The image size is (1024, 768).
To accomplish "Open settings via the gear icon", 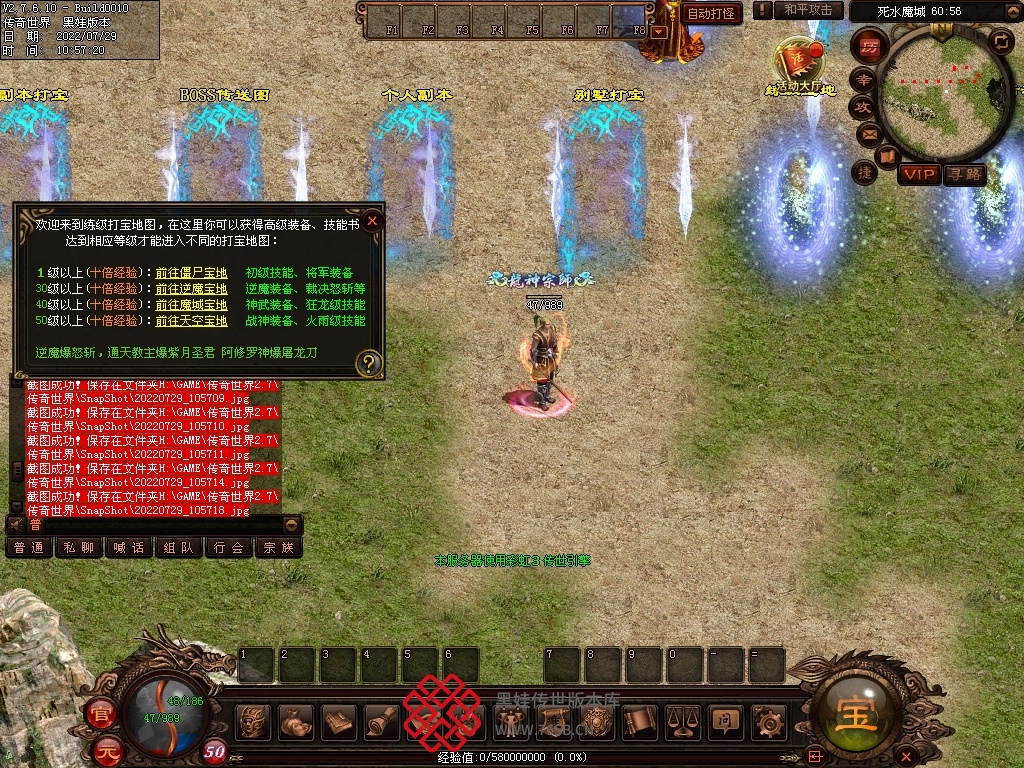I will 768,720.
